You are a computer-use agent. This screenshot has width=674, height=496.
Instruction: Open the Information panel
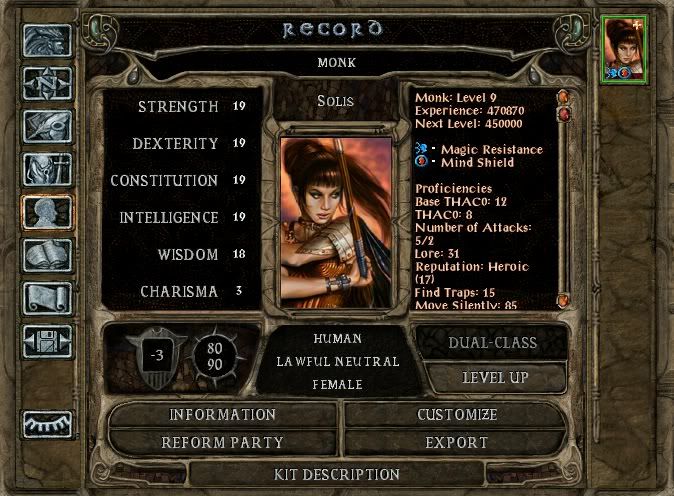[222, 414]
